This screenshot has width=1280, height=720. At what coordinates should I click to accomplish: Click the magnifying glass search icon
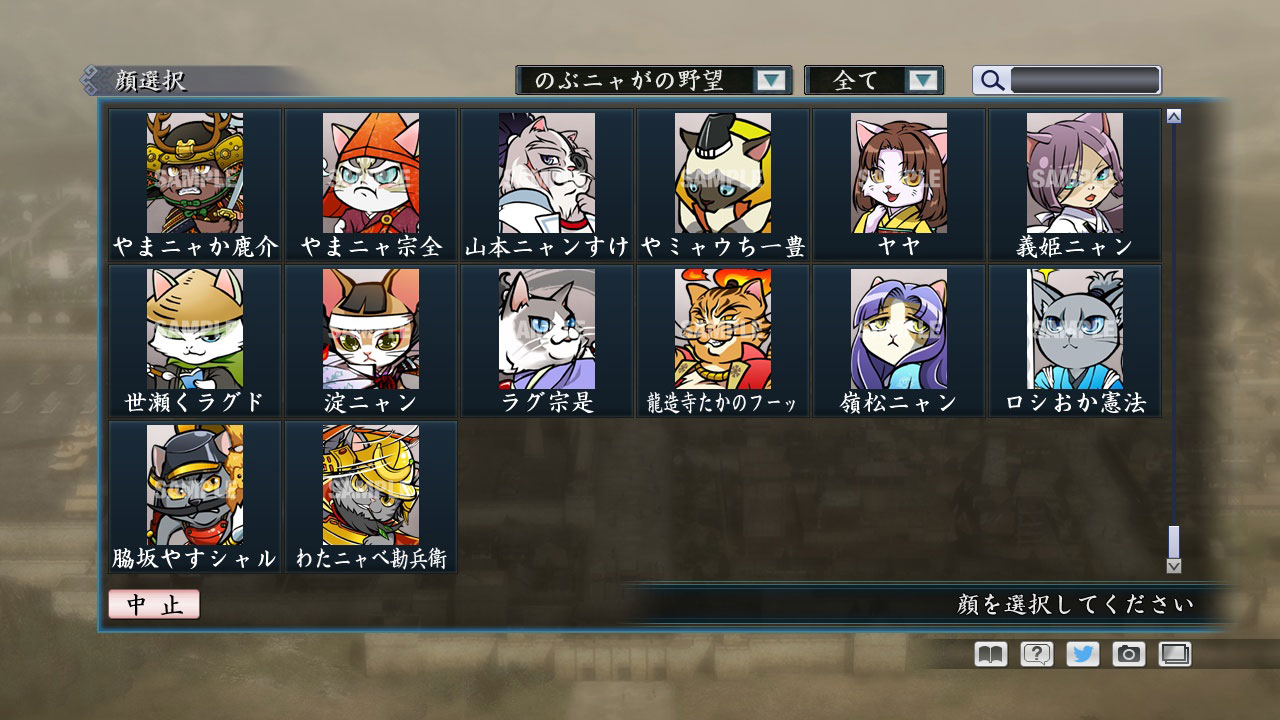(991, 79)
